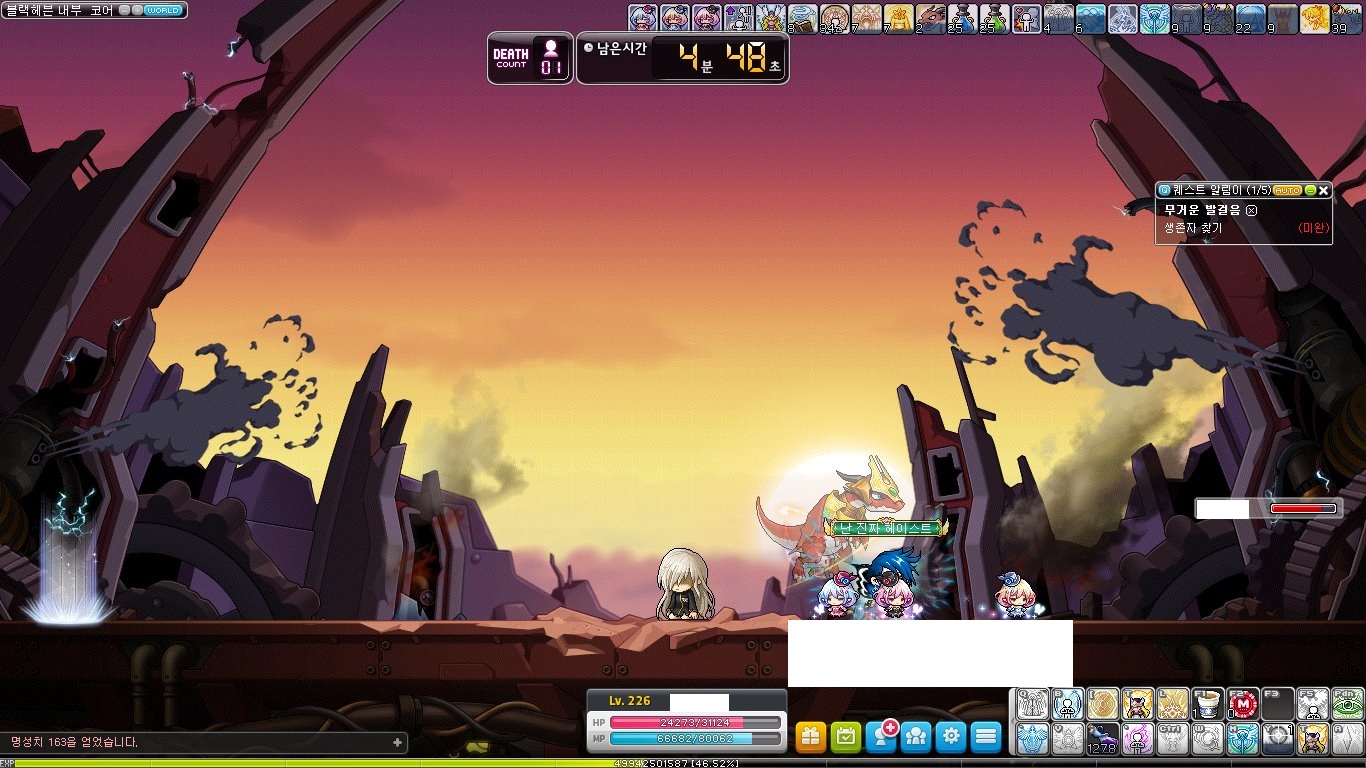Open the character menu with red plus
Image resolution: width=1366 pixels, height=768 pixels.
[881, 737]
